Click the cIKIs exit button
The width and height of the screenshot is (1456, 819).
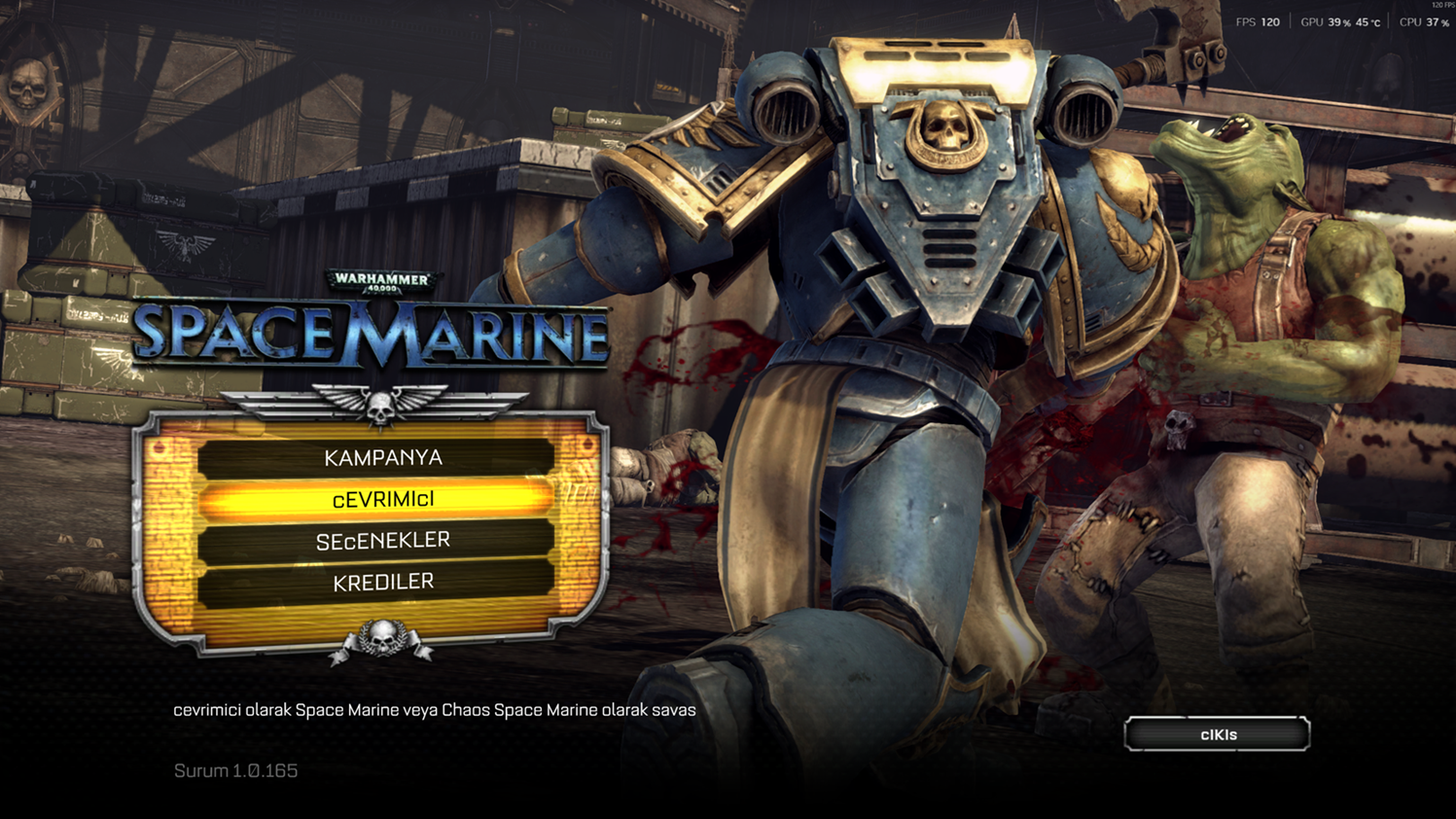point(1217,734)
